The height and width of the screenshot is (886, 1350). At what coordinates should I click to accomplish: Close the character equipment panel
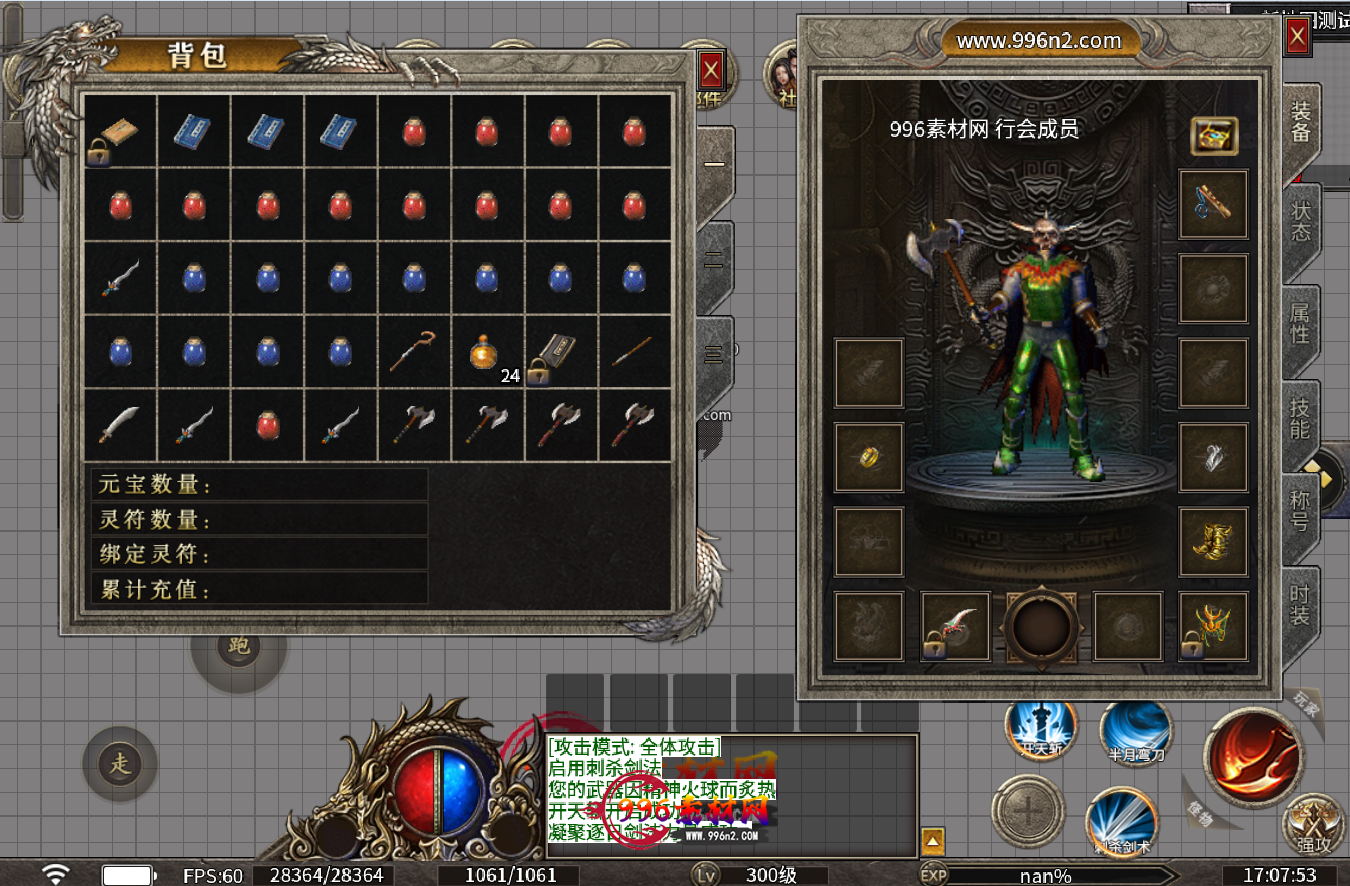point(1297,38)
